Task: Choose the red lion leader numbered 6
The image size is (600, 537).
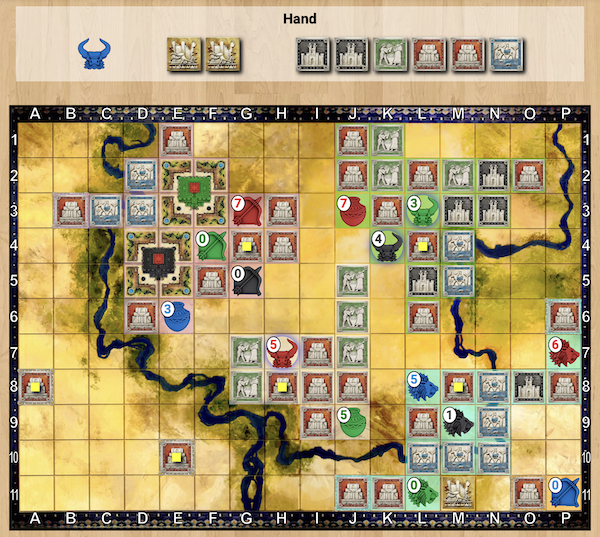Action: (563, 351)
